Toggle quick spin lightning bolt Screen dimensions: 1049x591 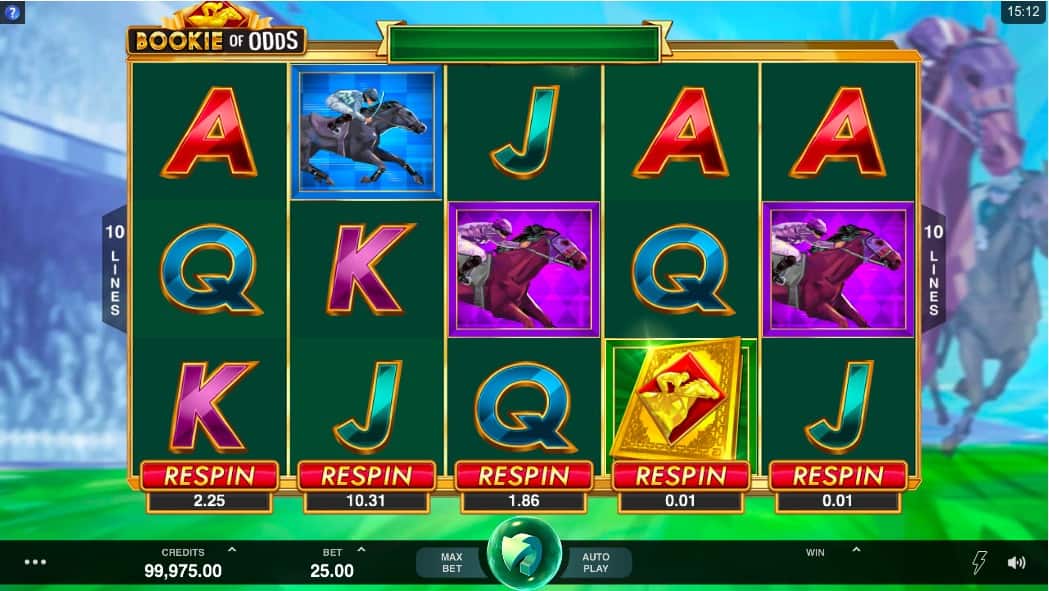tap(979, 562)
